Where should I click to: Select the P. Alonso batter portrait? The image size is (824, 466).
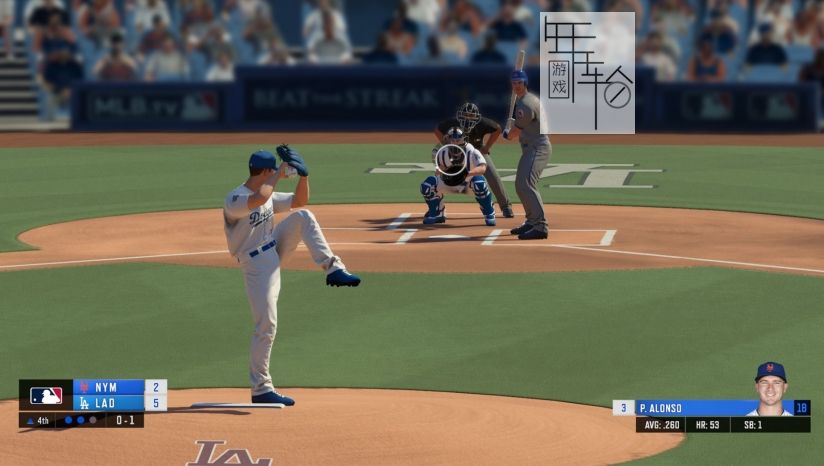[x=770, y=388]
